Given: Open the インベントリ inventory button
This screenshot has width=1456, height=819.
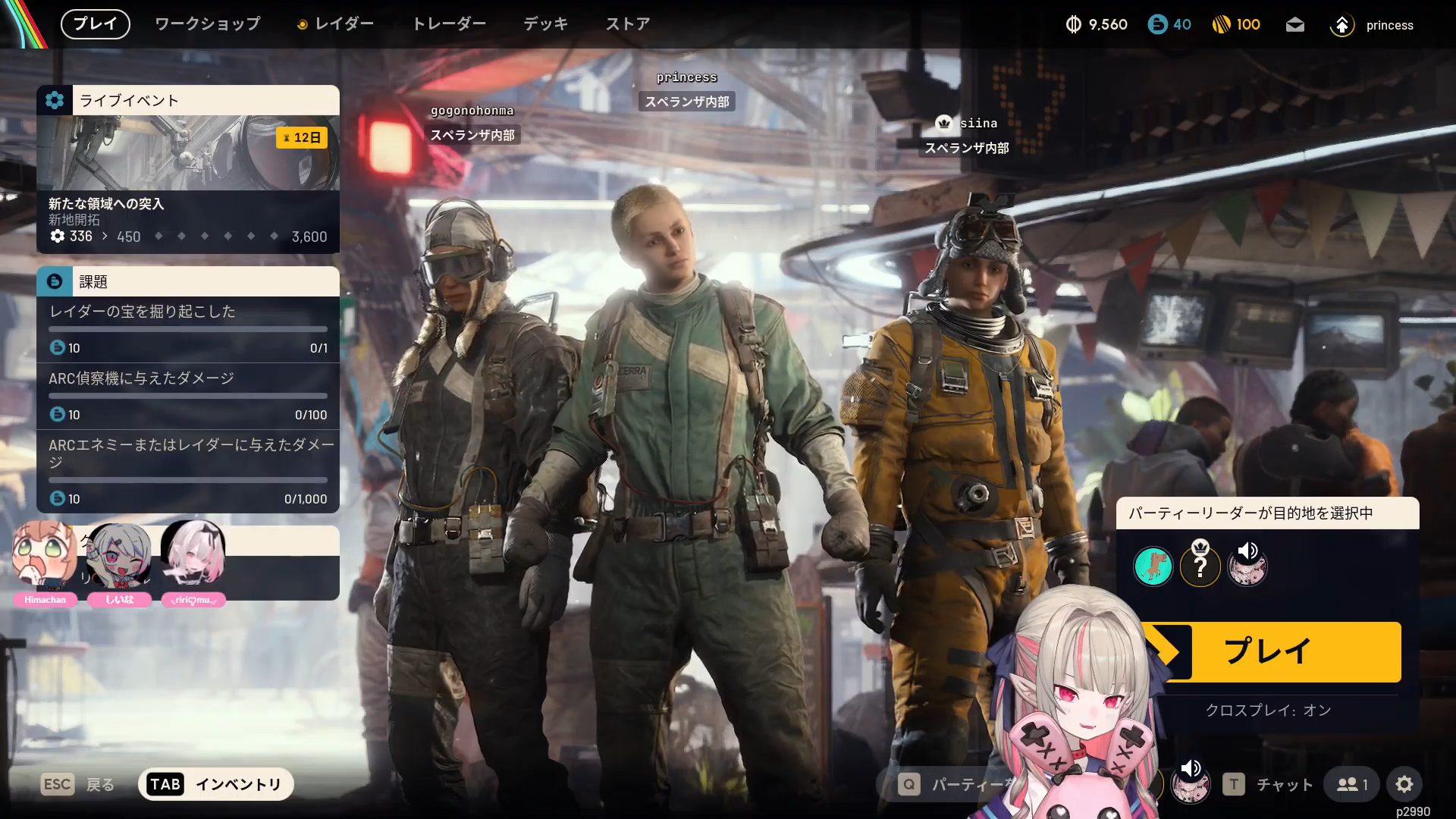Looking at the screenshot, I should (216, 784).
